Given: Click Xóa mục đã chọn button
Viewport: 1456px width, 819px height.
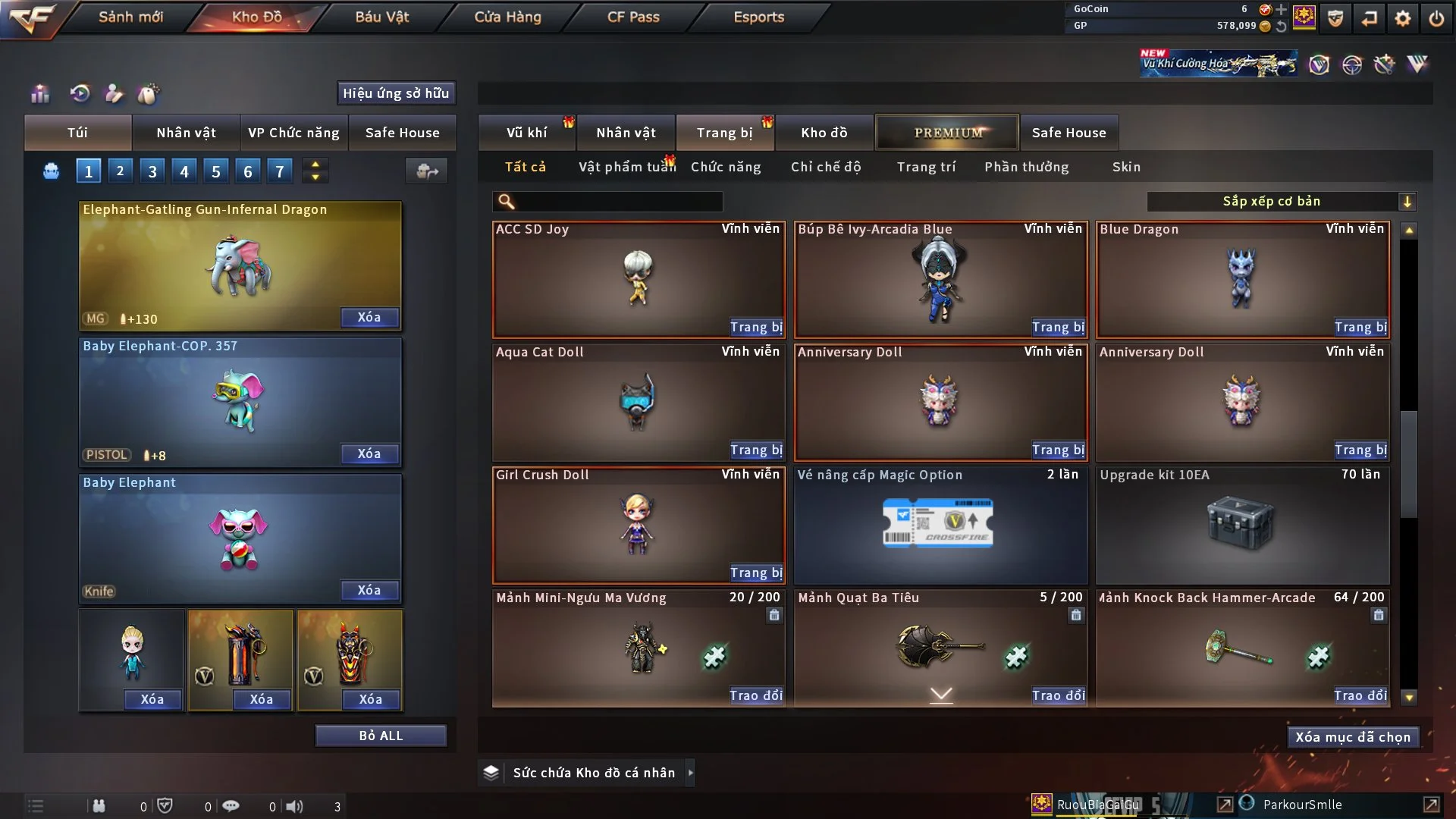Looking at the screenshot, I should (x=1352, y=737).
